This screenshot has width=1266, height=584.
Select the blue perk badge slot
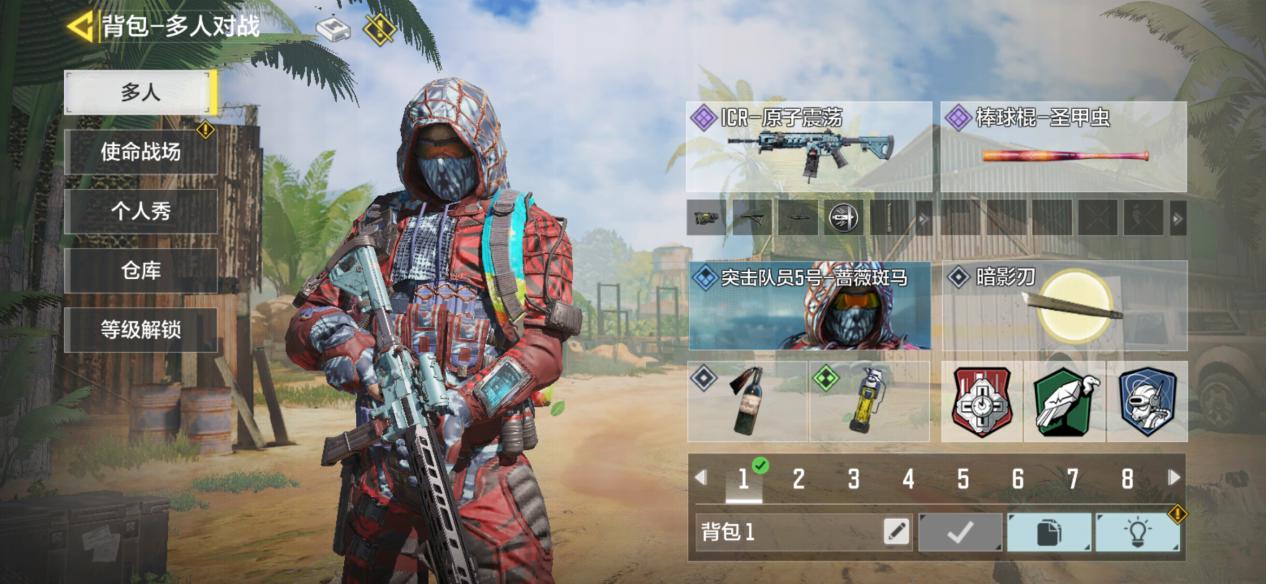[1146, 401]
